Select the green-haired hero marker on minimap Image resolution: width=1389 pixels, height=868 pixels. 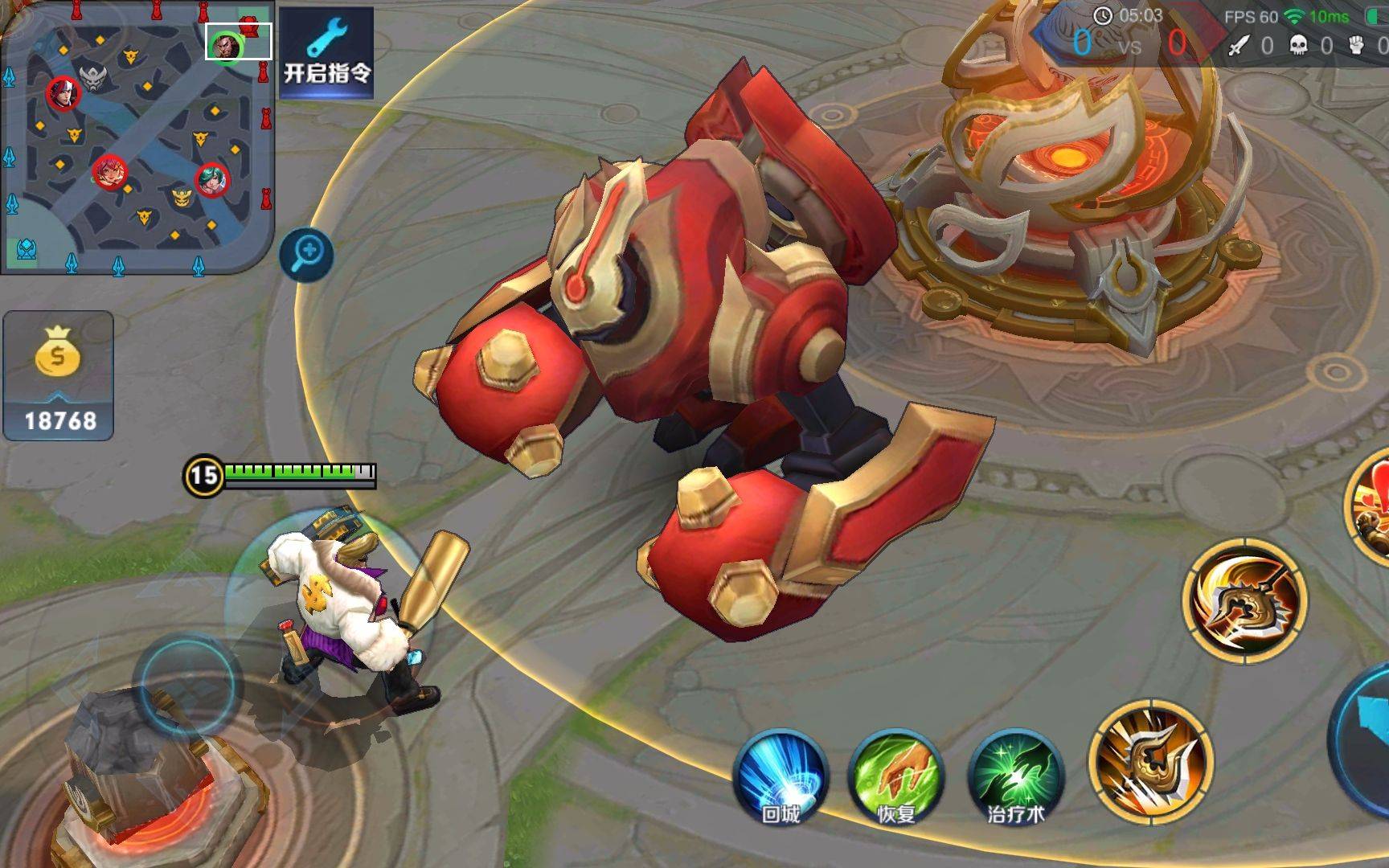click(x=212, y=180)
